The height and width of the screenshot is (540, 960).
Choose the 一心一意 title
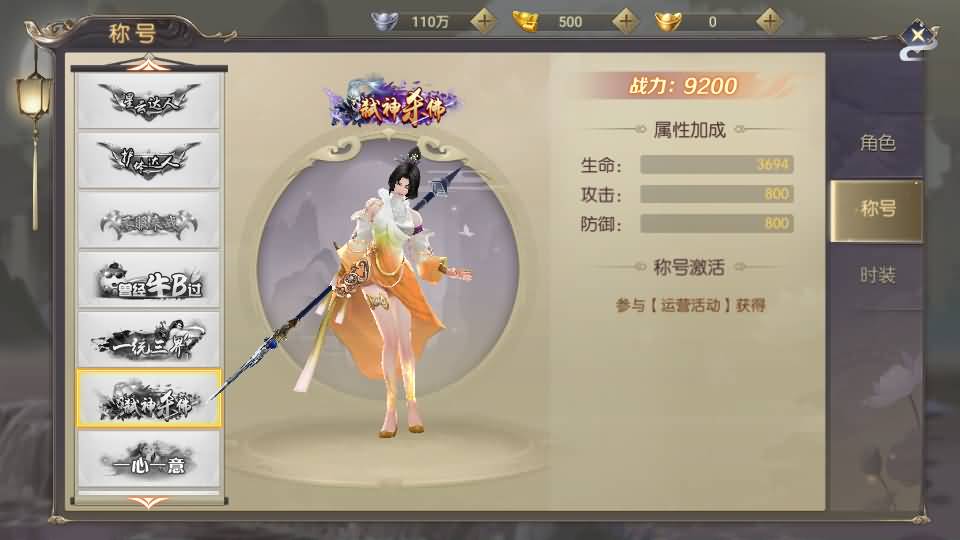pyautogui.click(x=149, y=459)
